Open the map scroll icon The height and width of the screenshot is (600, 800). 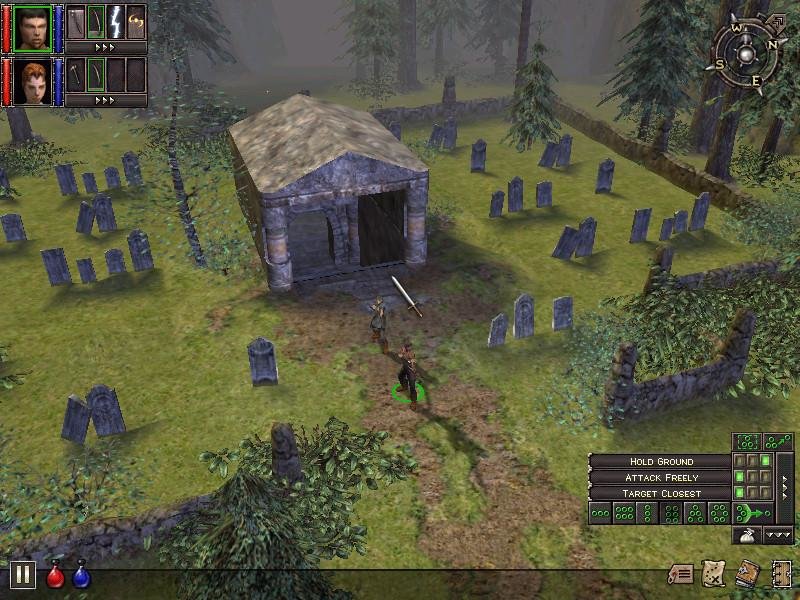pos(714,574)
